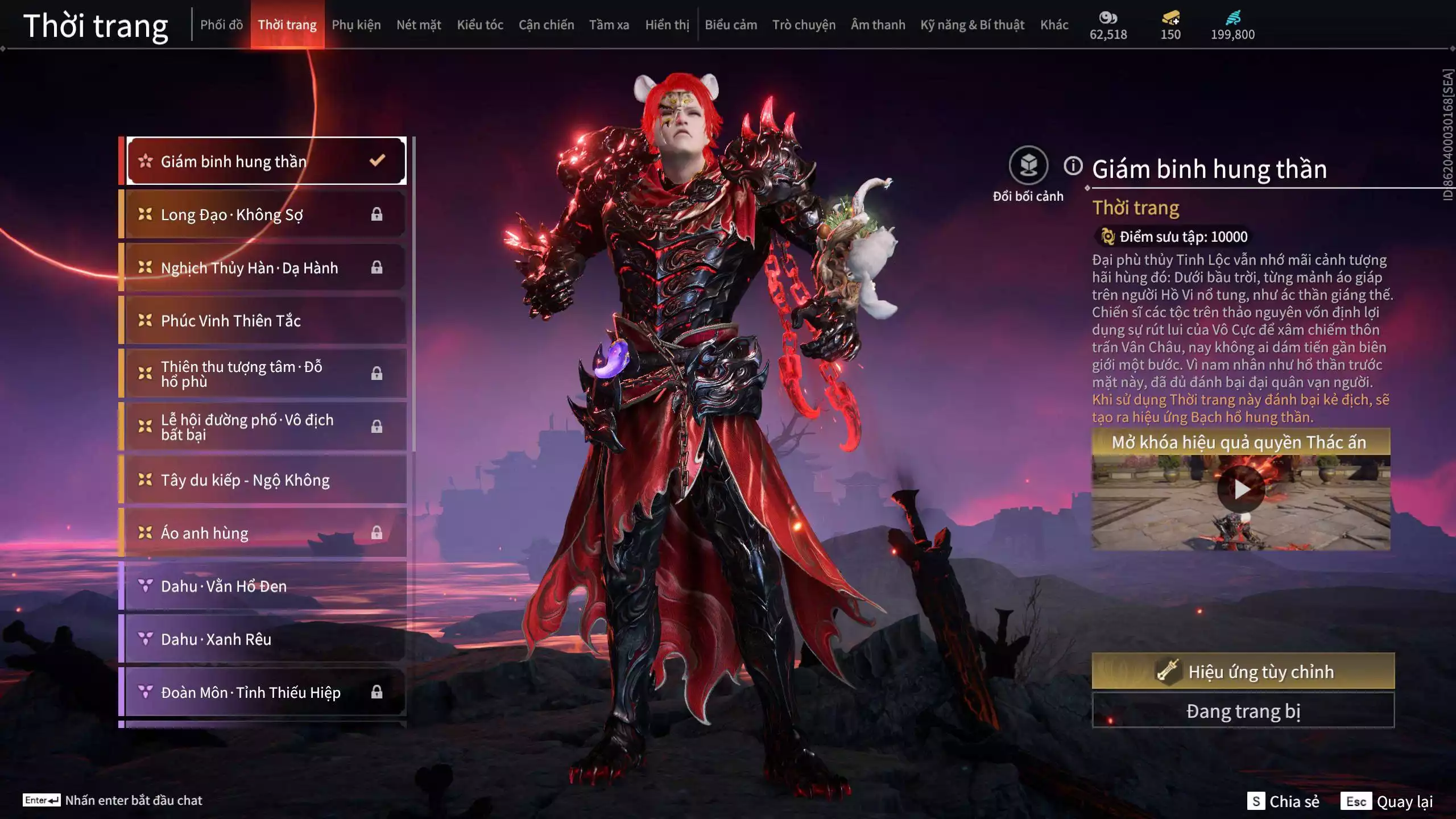The height and width of the screenshot is (819, 1456).
Task: Switch to the Phối đồ tab
Action: pyautogui.click(x=221, y=25)
